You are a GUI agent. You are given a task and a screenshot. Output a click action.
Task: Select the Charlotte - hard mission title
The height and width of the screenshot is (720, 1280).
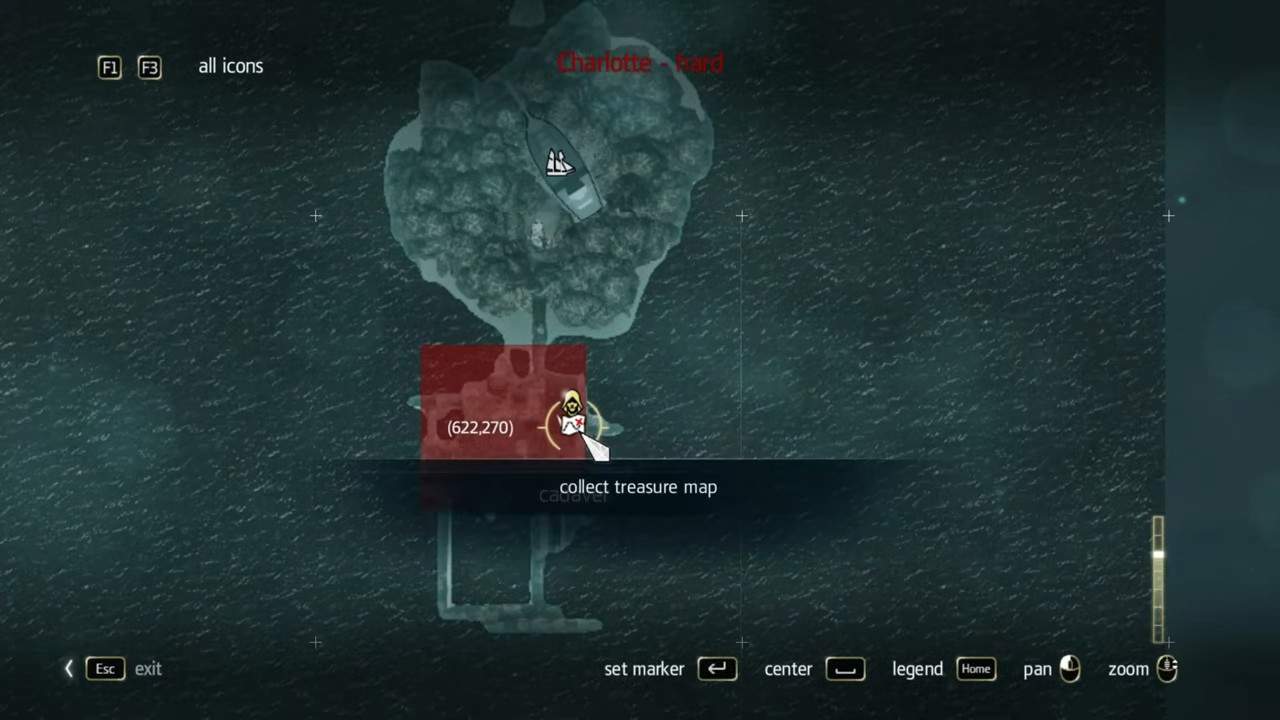coord(639,63)
